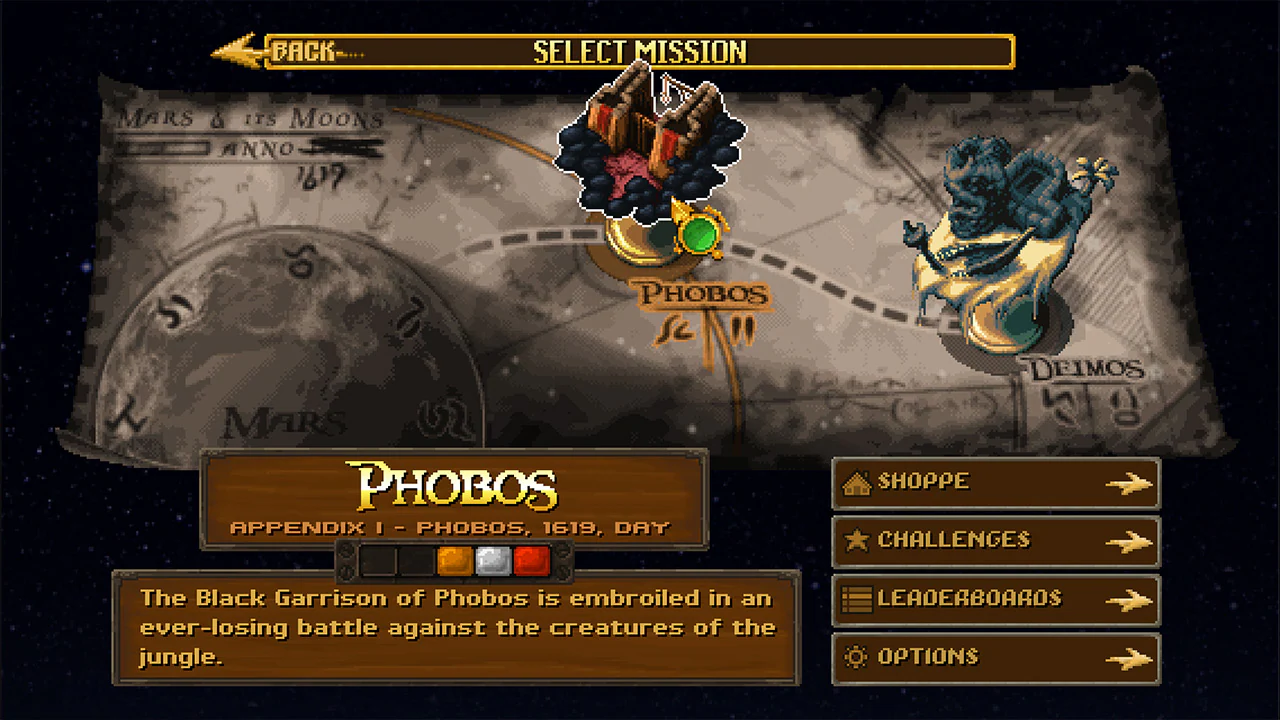The image size is (1280, 720).
Task: Click the house icon on the Shoppe button
Action: (856, 481)
